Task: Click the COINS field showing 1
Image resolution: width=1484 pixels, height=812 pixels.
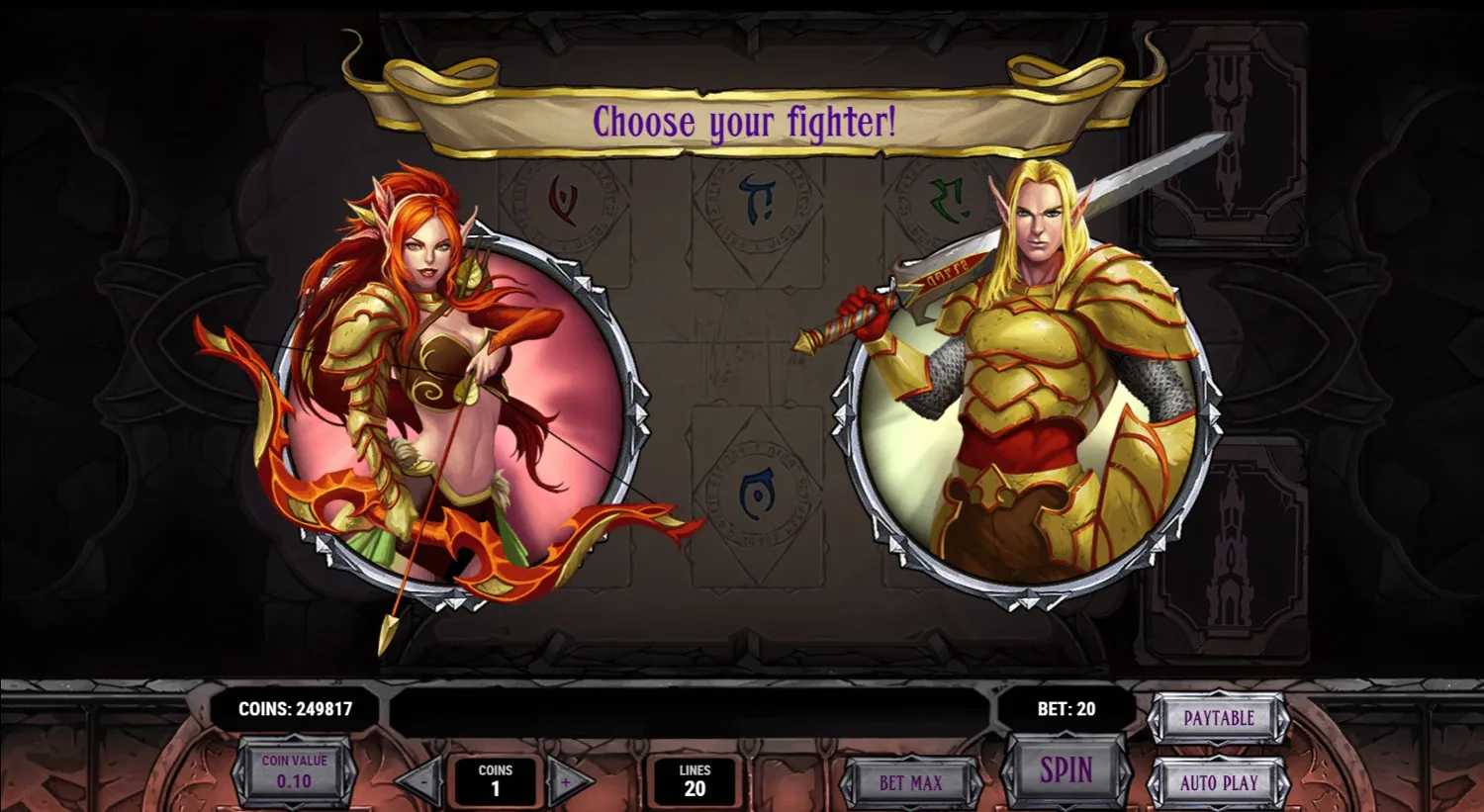Action: [495, 780]
